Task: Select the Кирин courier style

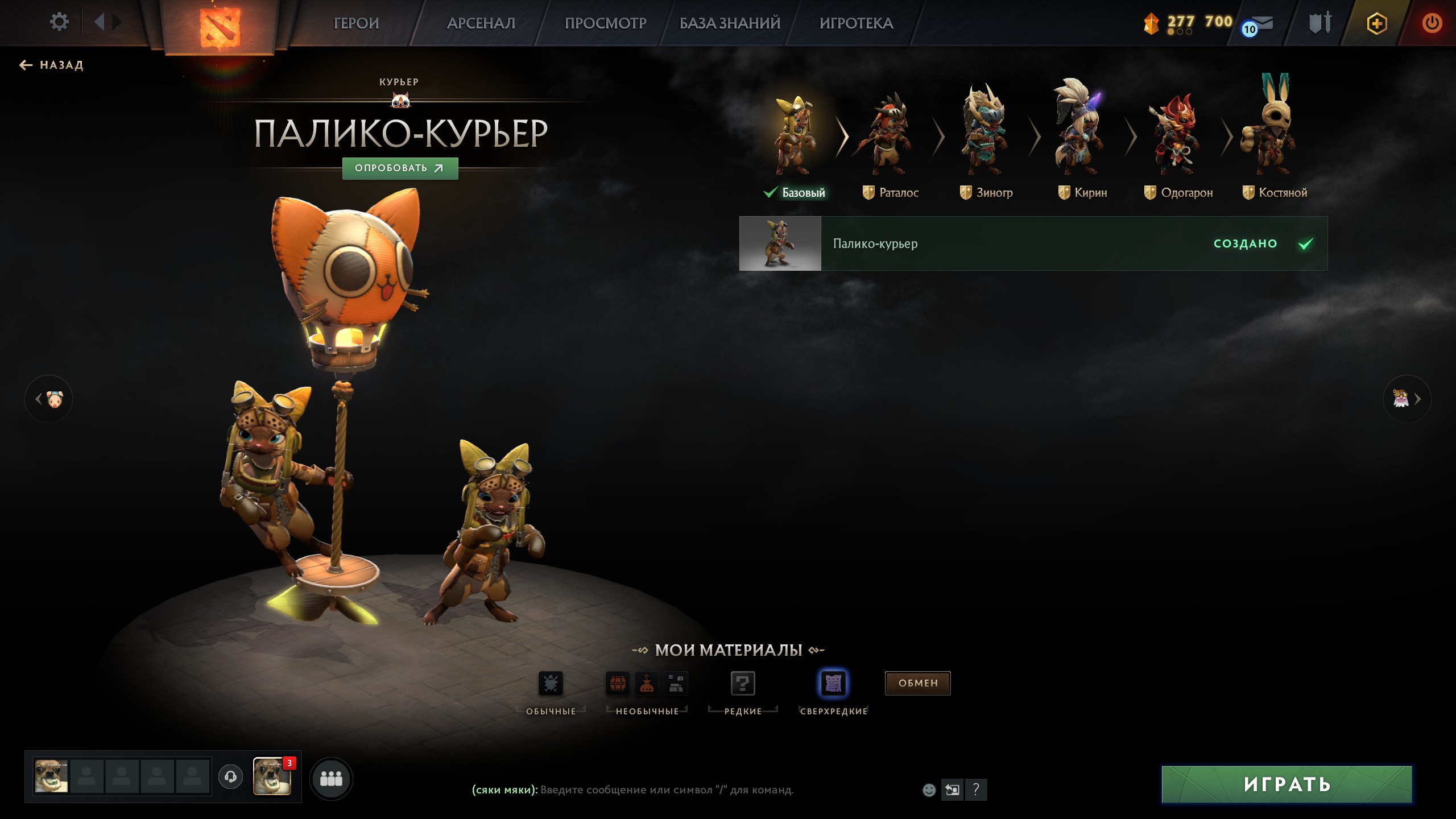Action: tap(1082, 142)
